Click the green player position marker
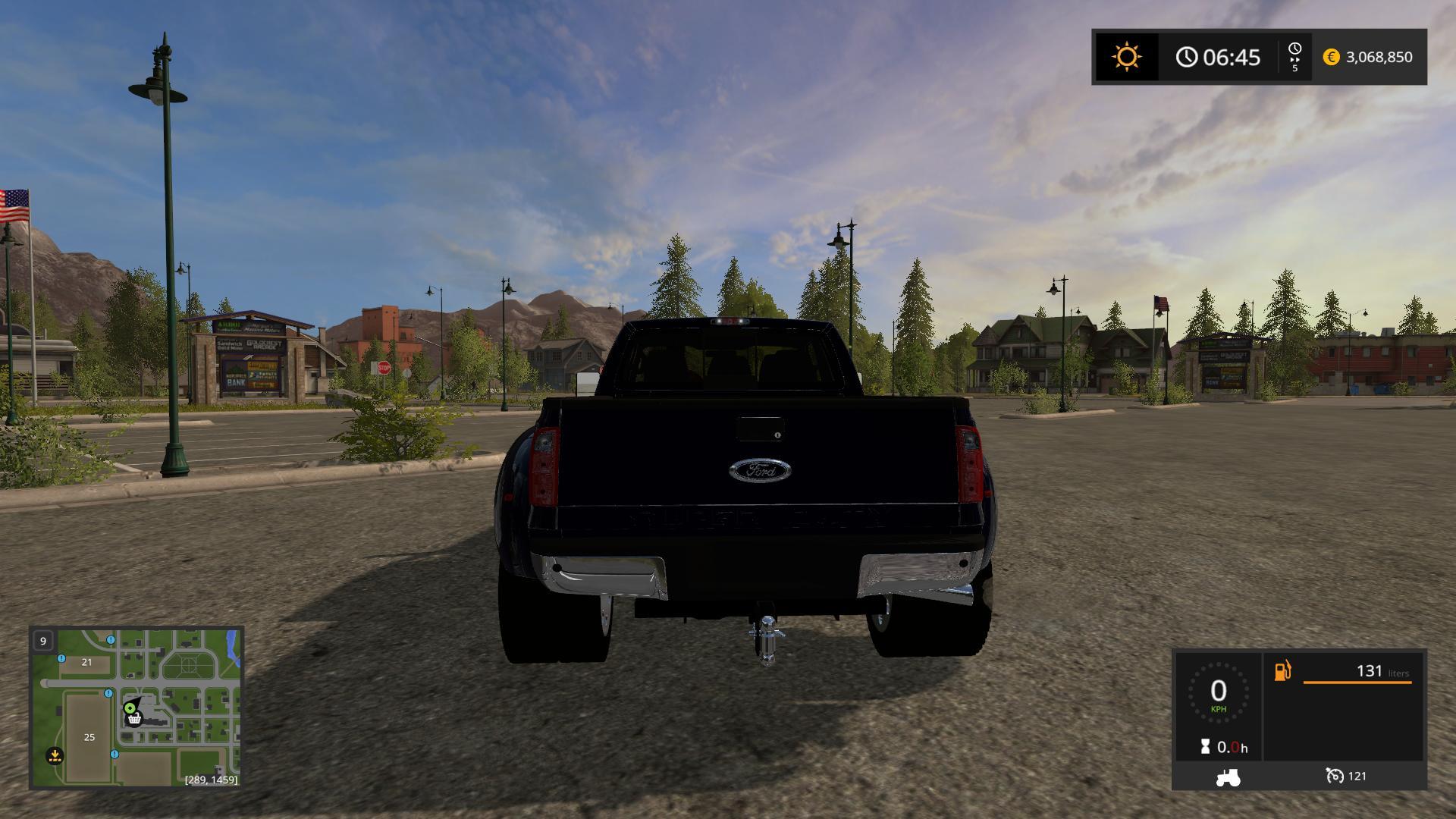The image size is (1456, 819). click(x=130, y=708)
